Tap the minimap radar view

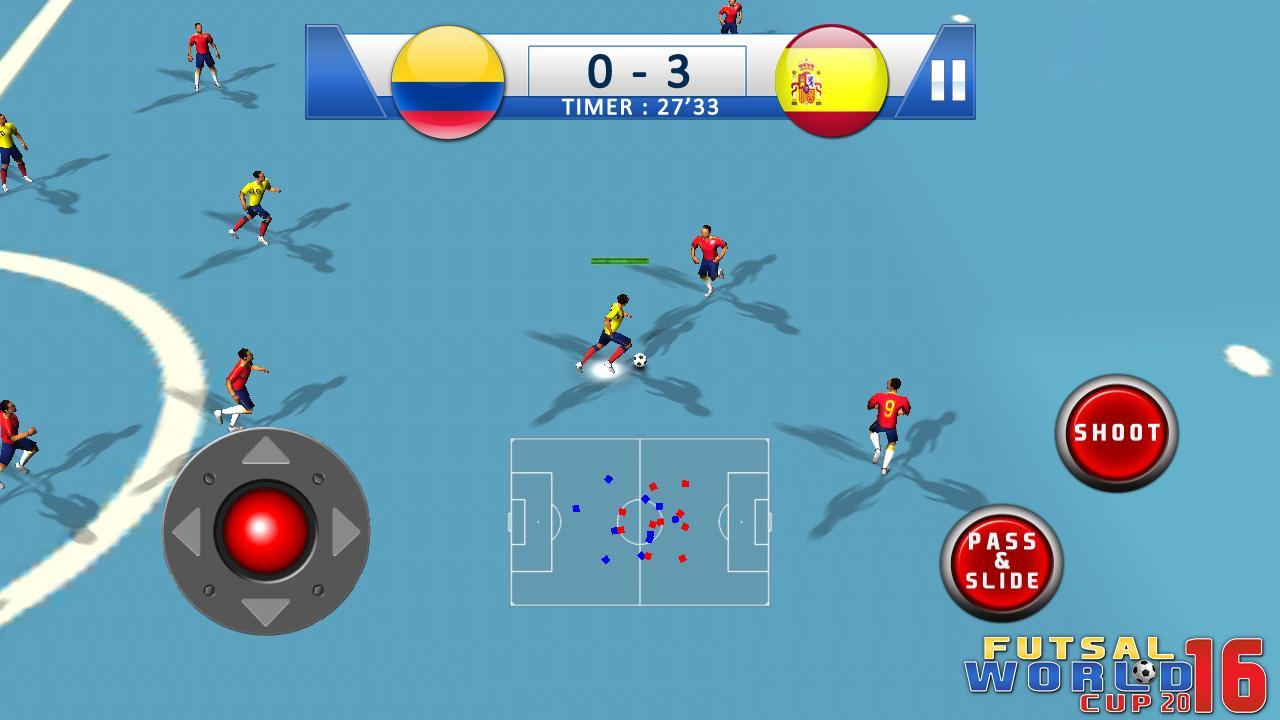coord(640,522)
